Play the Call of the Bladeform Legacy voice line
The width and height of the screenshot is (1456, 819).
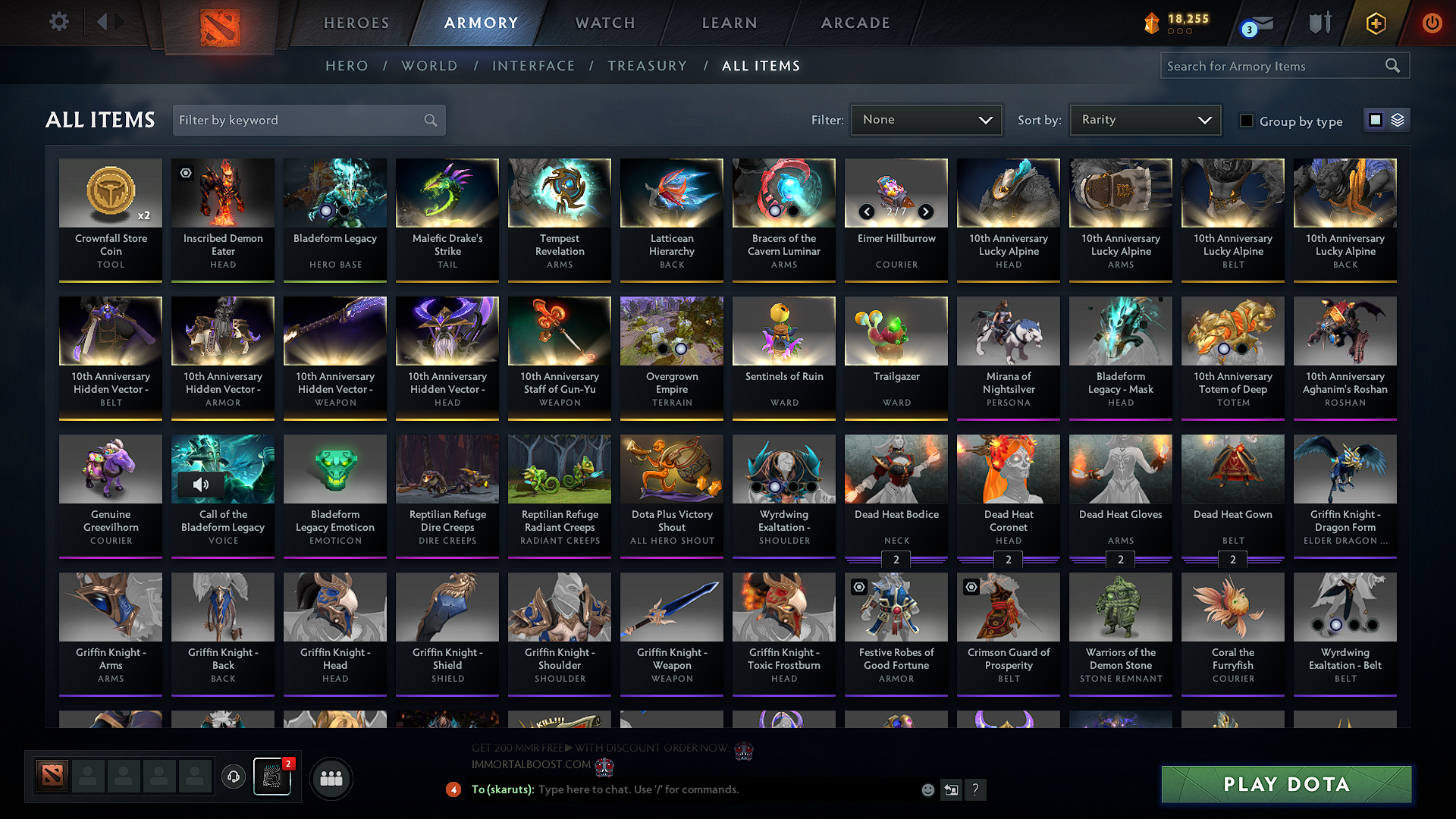pos(201,485)
